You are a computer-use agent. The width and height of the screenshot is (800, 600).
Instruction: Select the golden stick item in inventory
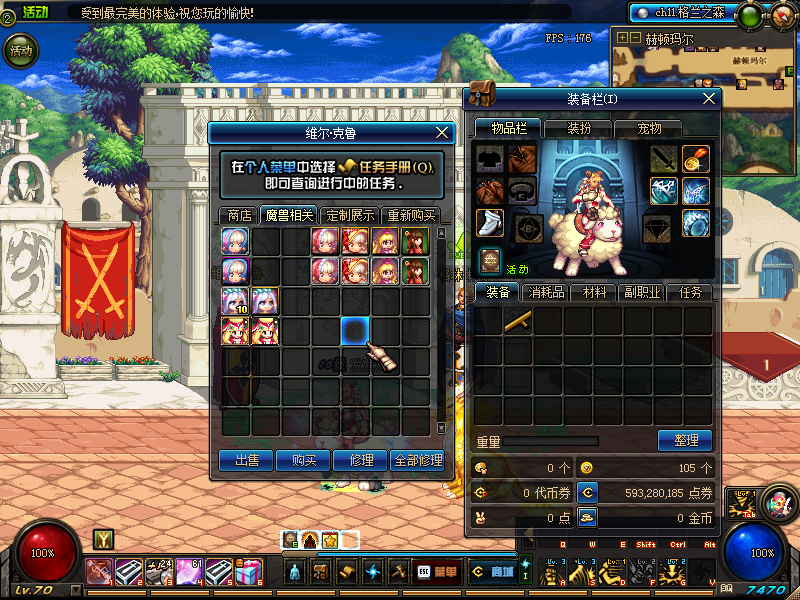click(518, 321)
